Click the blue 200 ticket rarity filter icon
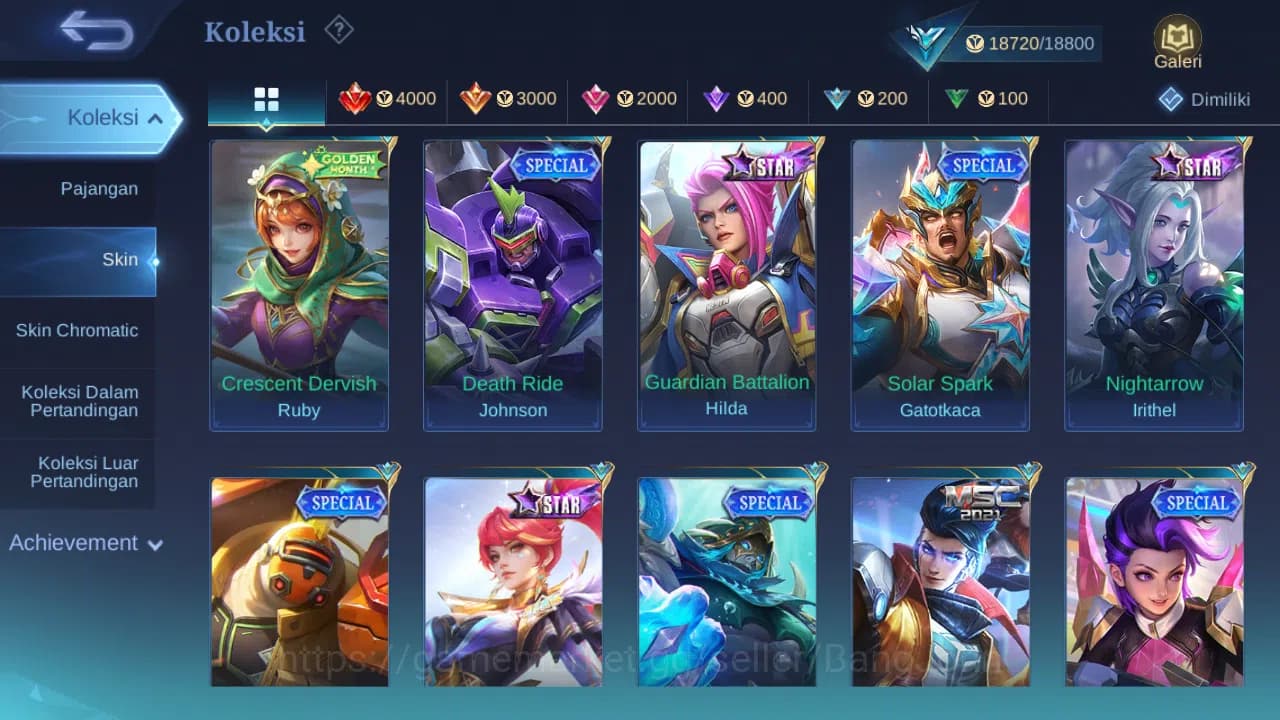This screenshot has width=1280, height=720. coord(839,99)
